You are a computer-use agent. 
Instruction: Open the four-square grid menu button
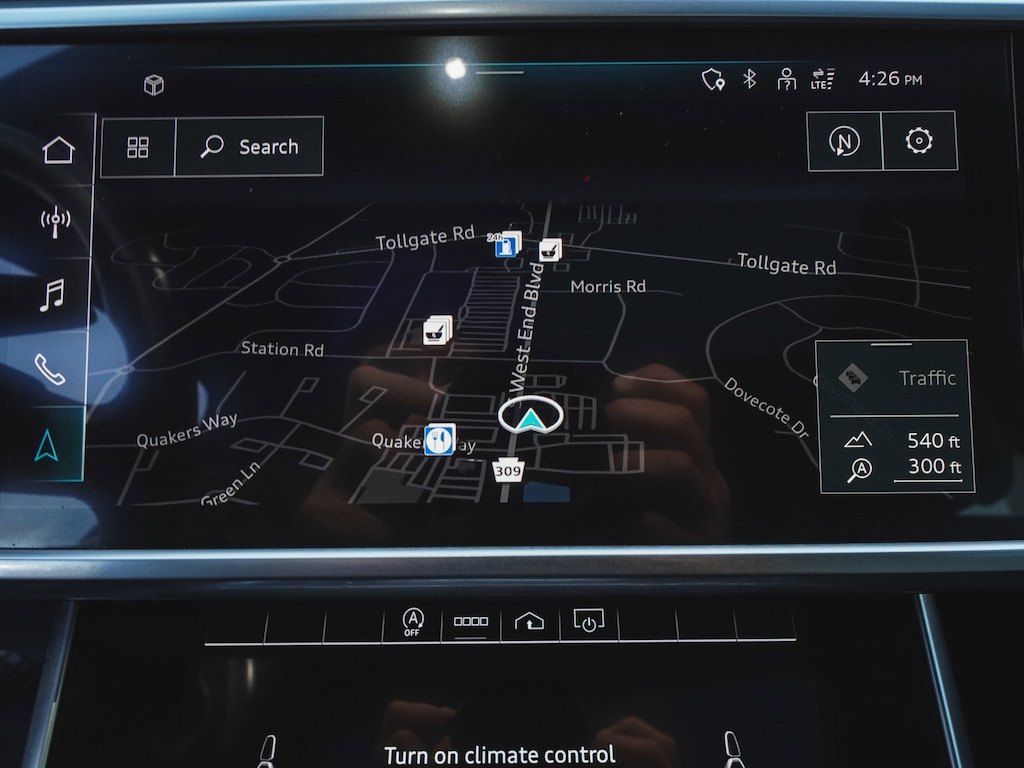(138, 147)
